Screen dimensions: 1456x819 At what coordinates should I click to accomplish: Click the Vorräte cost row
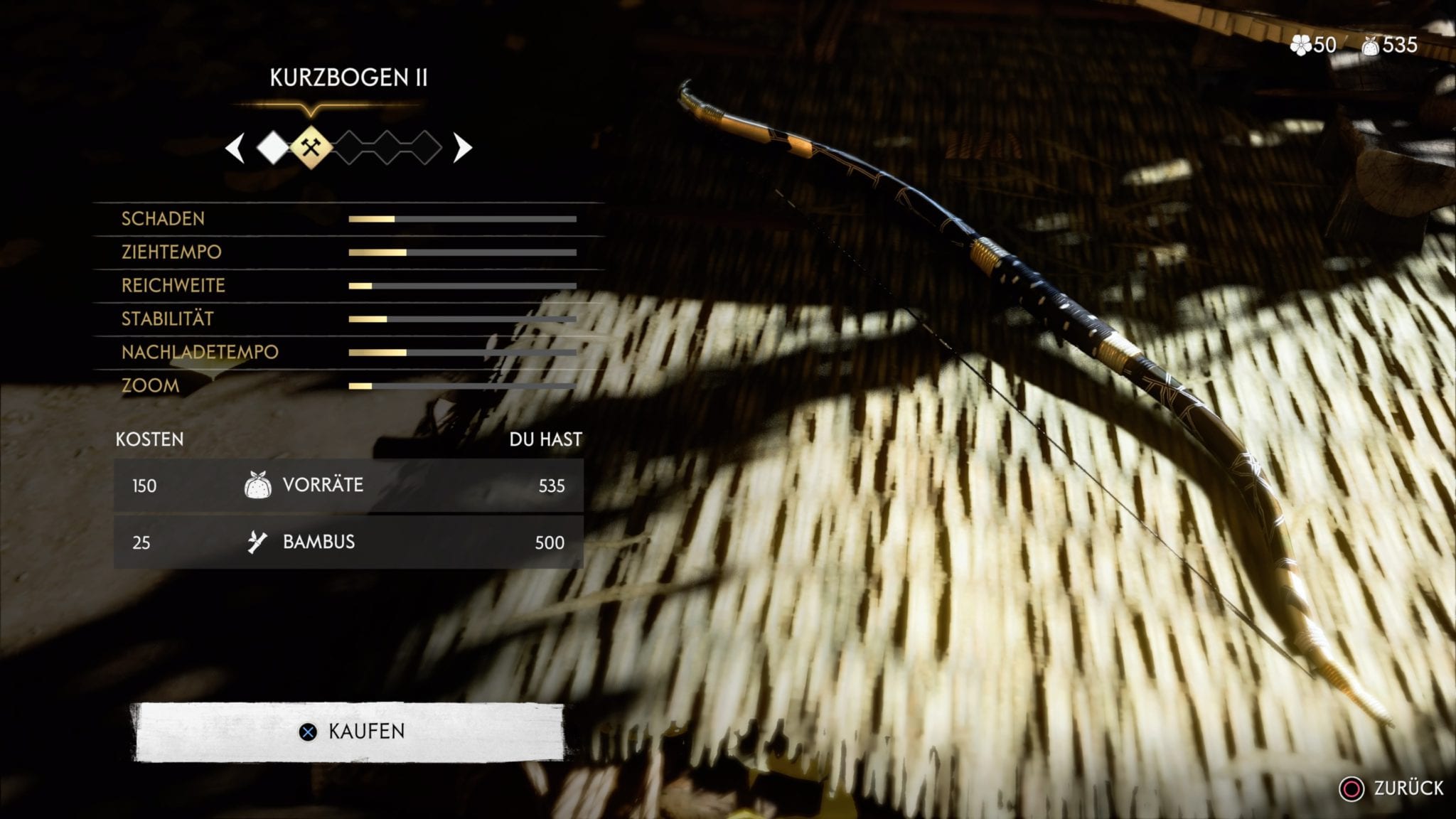click(x=348, y=486)
